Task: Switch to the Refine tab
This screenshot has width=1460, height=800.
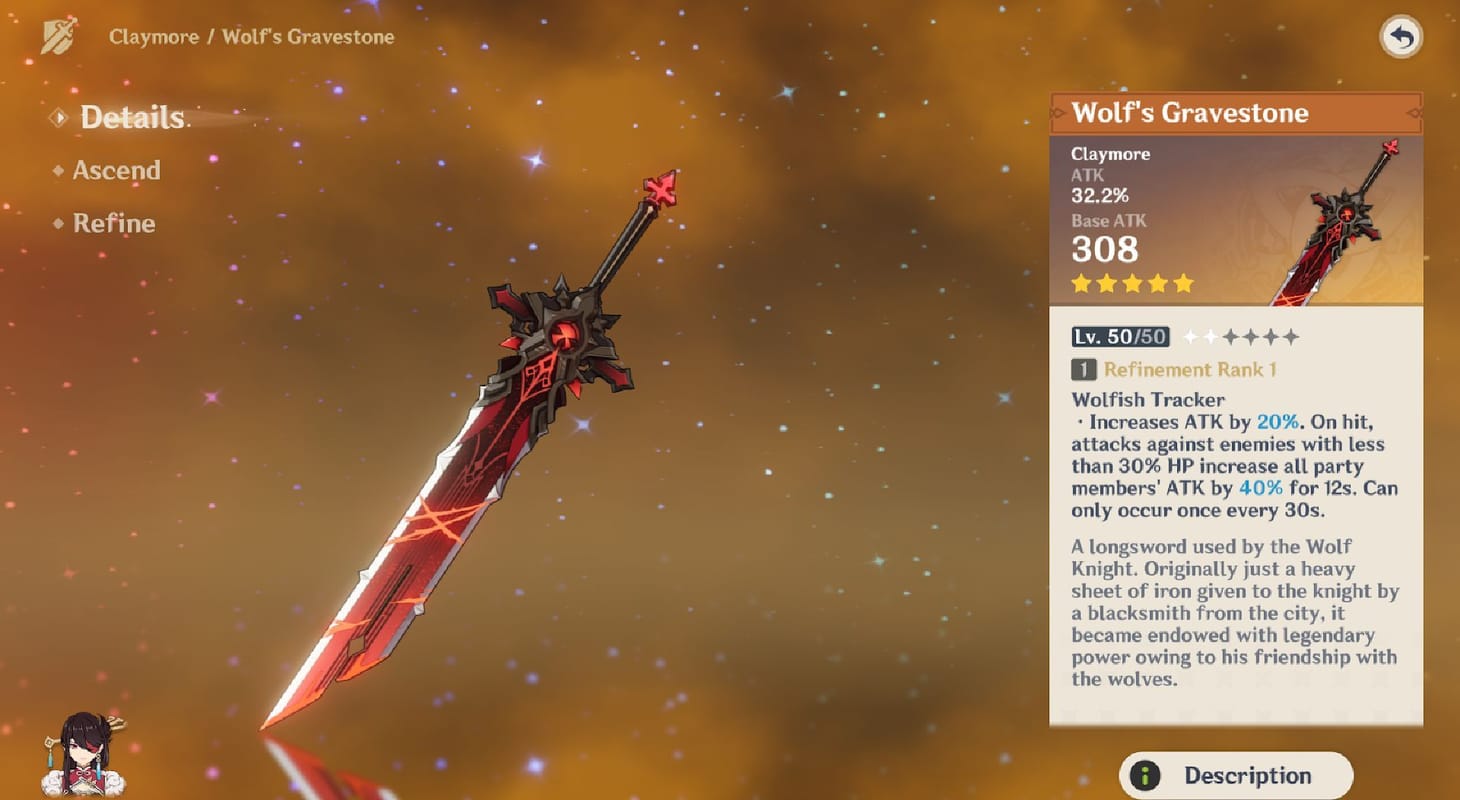Action: coord(114,223)
